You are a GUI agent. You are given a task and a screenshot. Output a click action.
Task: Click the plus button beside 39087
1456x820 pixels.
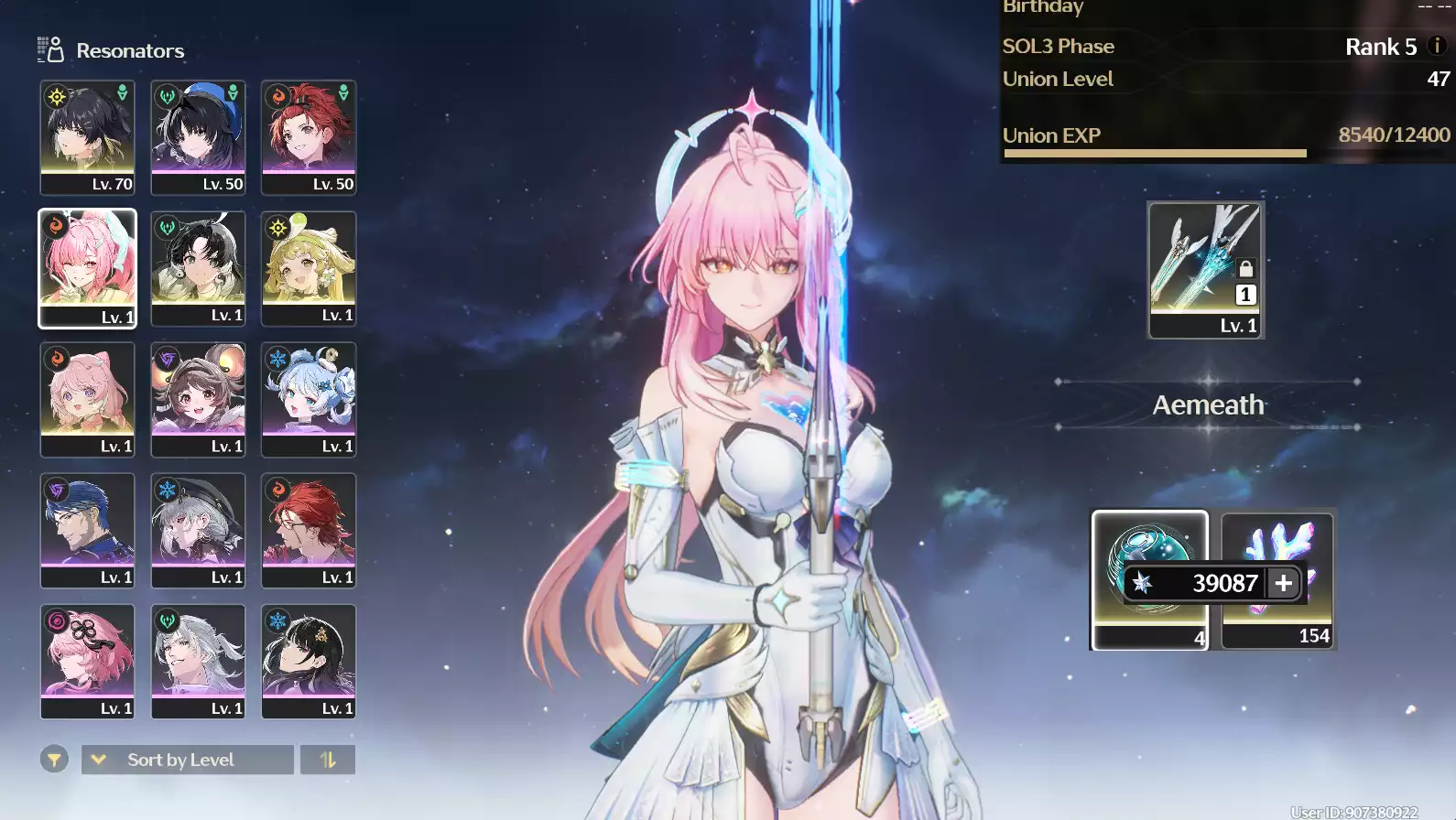coord(1284,583)
